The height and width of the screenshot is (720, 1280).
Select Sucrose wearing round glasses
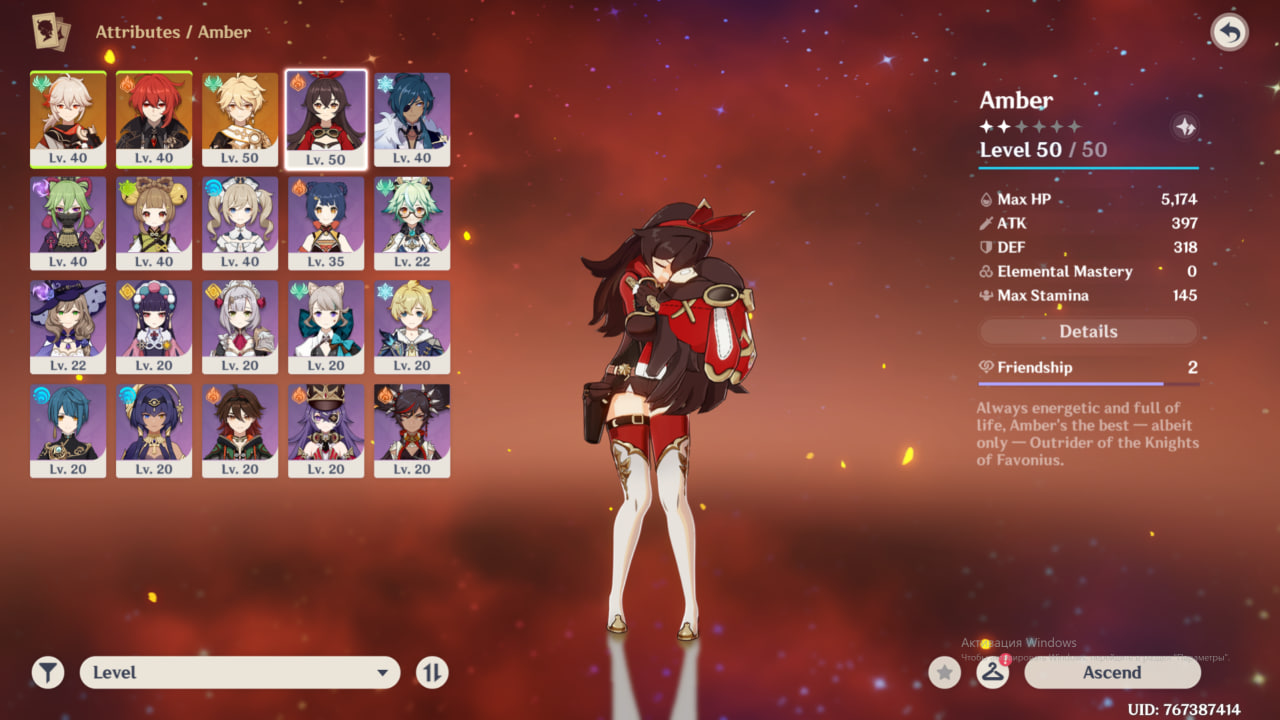click(412, 222)
